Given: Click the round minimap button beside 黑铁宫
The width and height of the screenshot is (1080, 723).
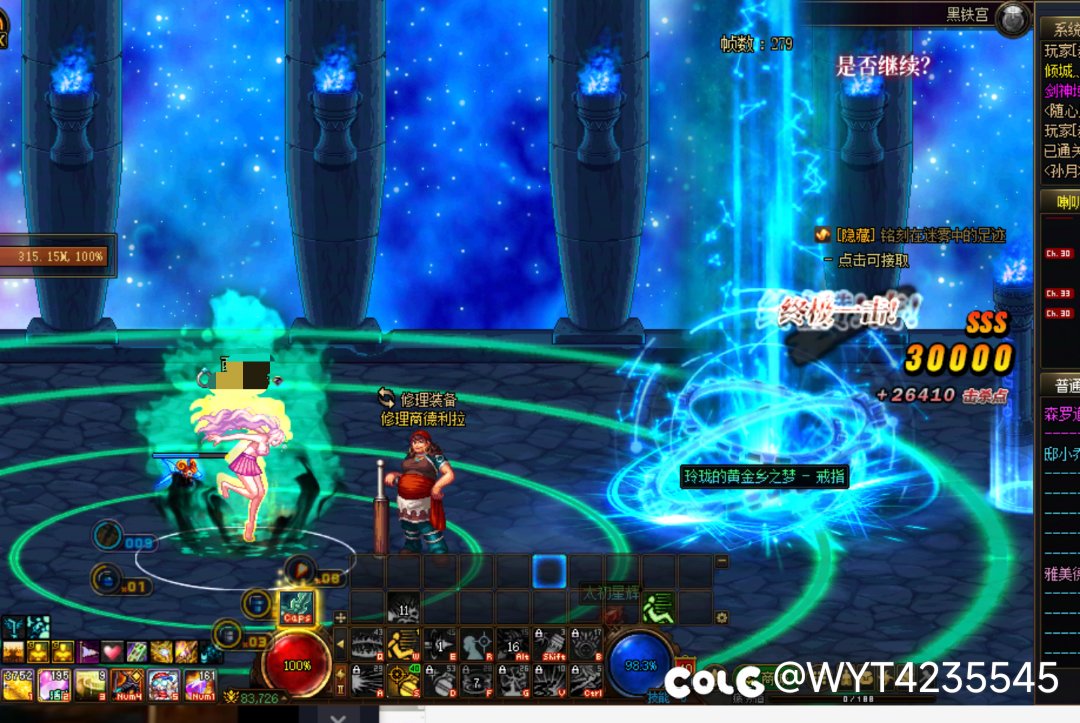Looking at the screenshot, I should pyautogui.click(x=1015, y=18).
